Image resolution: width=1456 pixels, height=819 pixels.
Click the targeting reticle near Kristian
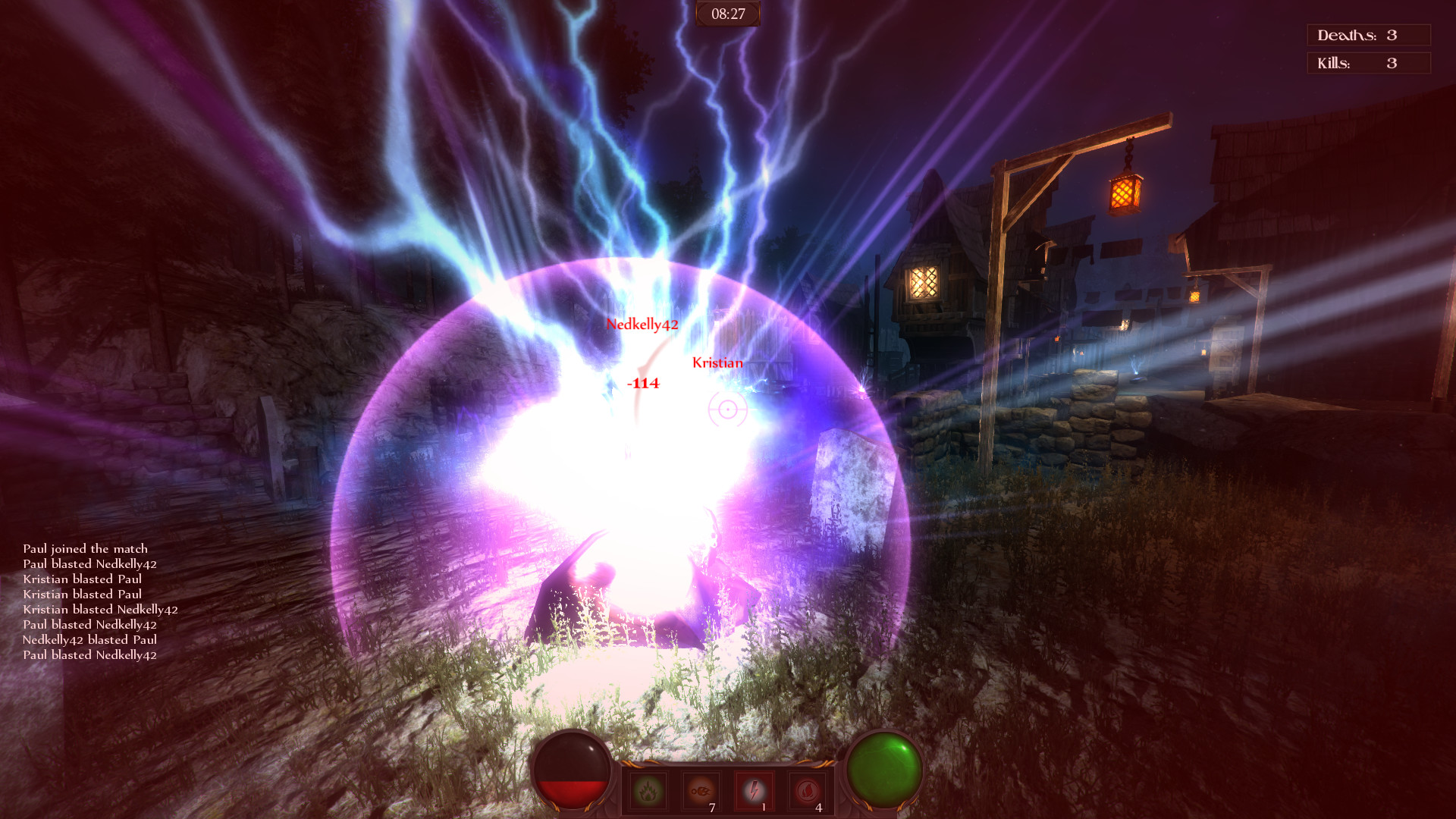tap(727, 410)
